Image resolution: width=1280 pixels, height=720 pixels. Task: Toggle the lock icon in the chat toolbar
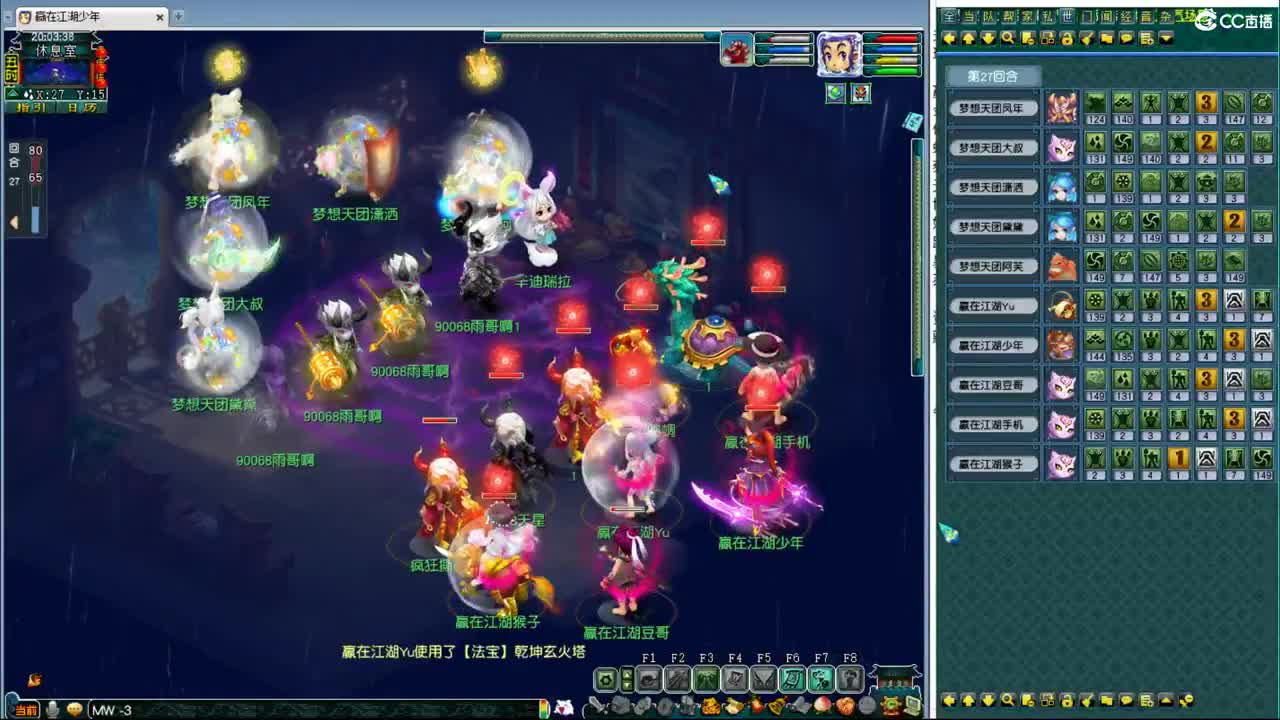[1068, 39]
